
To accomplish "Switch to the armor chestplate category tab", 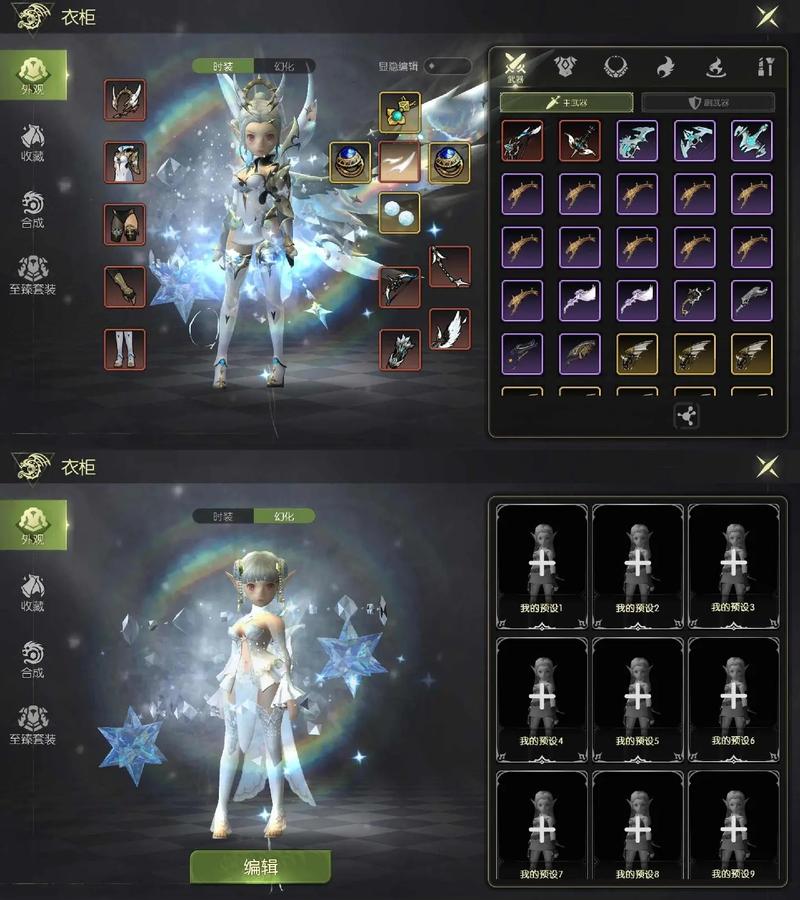I will (565, 67).
